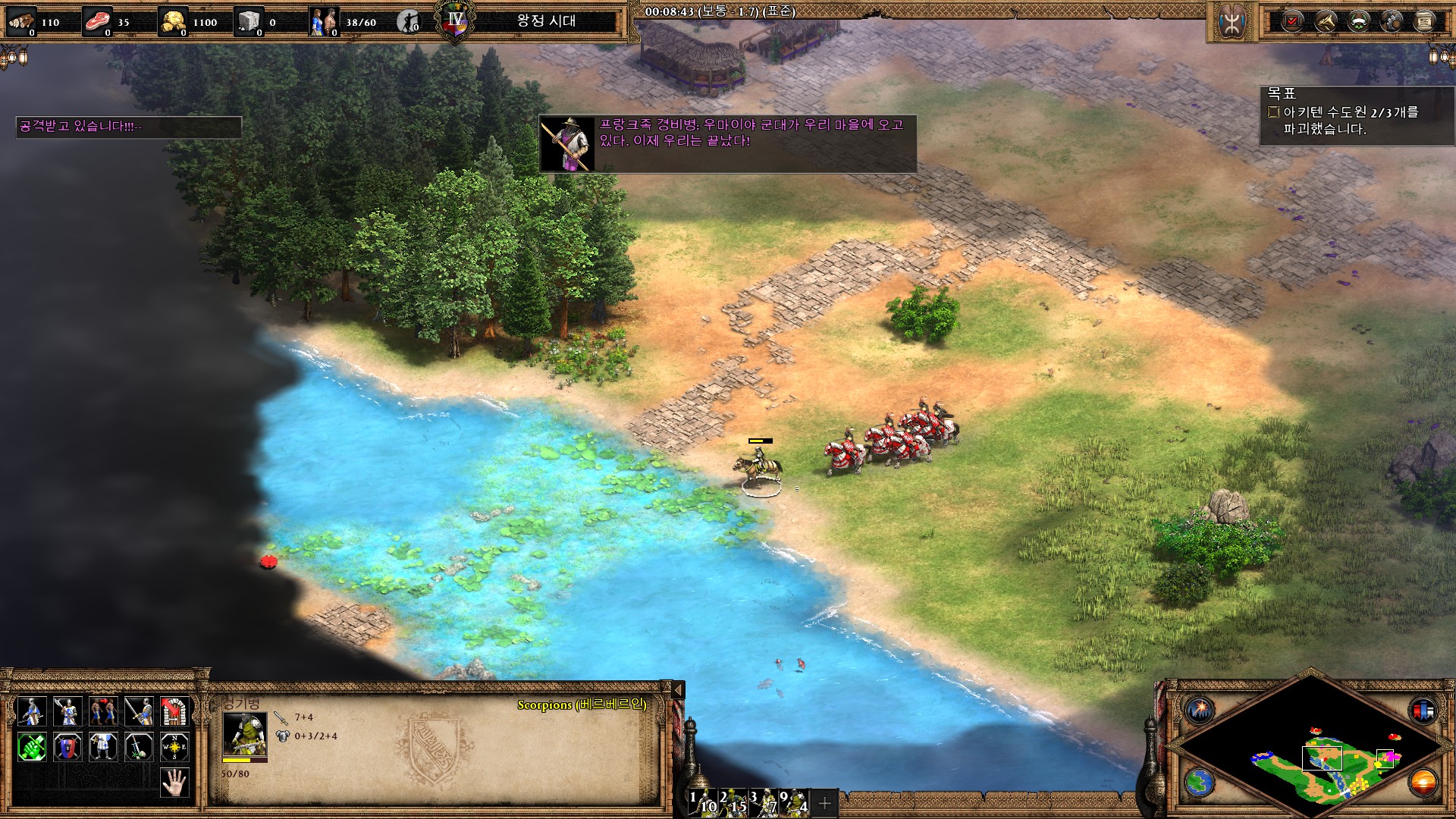Choose the Defensive stance shield icon

67,747
